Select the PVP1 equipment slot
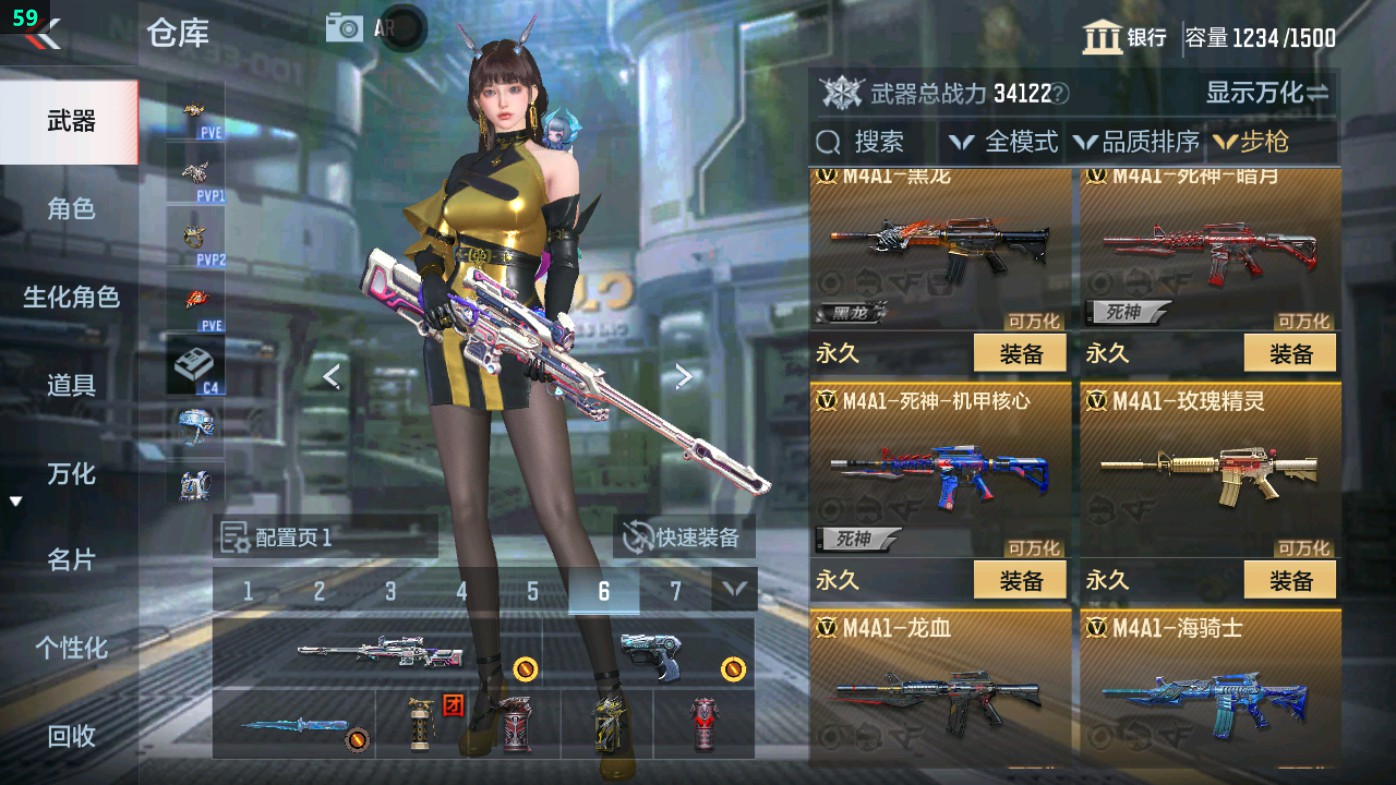1396x785 pixels. point(196,172)
